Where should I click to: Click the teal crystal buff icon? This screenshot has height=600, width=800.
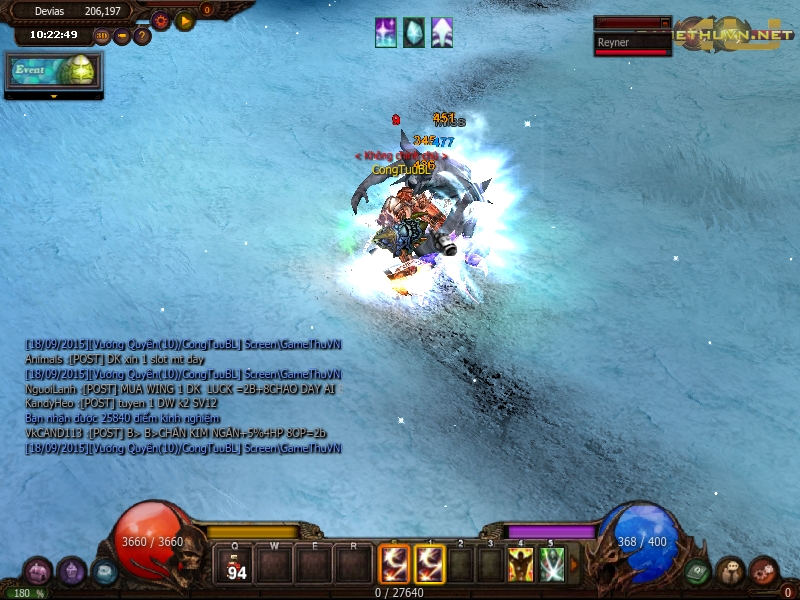click(x=413, y=33)
